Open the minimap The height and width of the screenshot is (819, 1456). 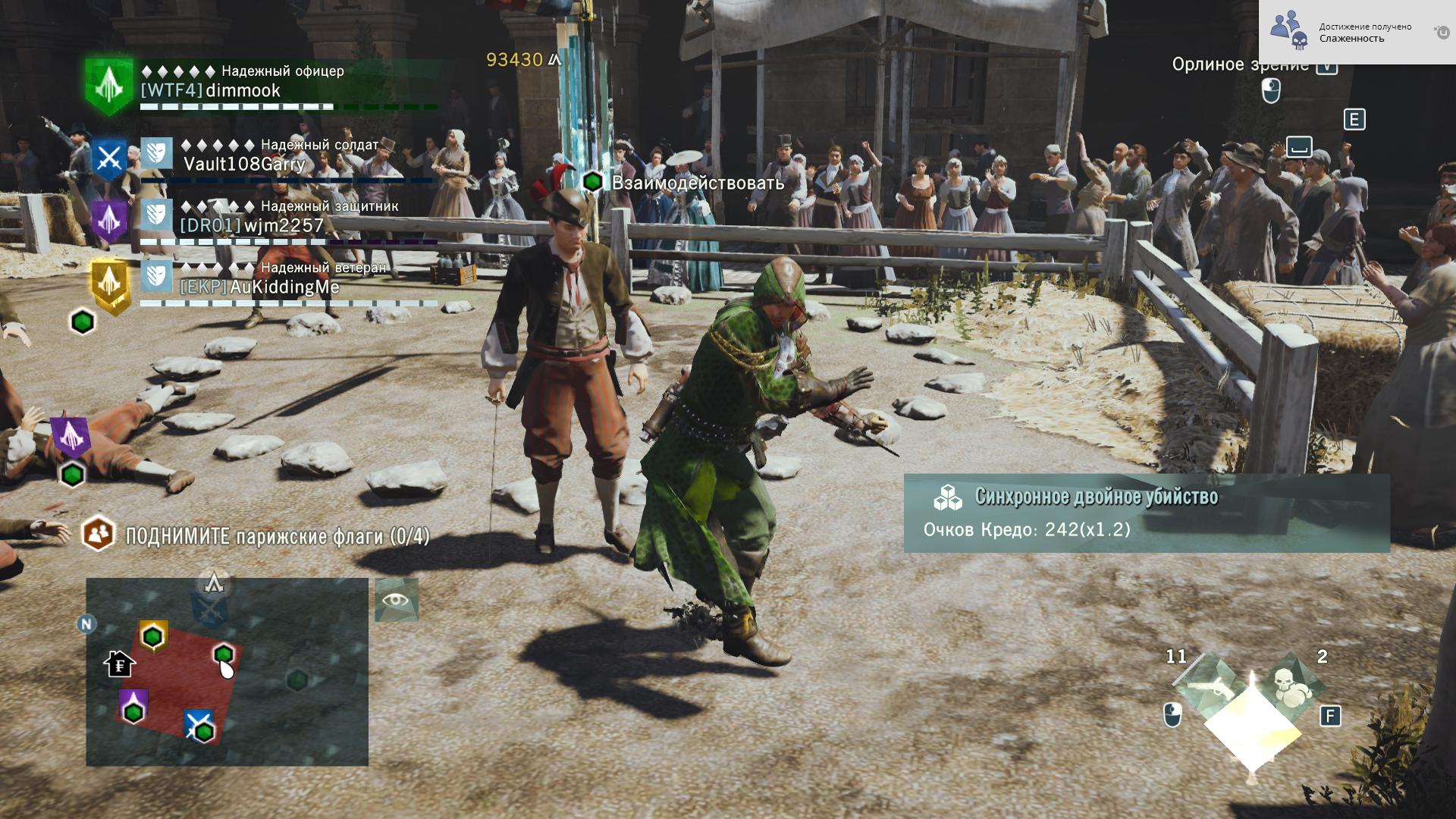point(227,672)
